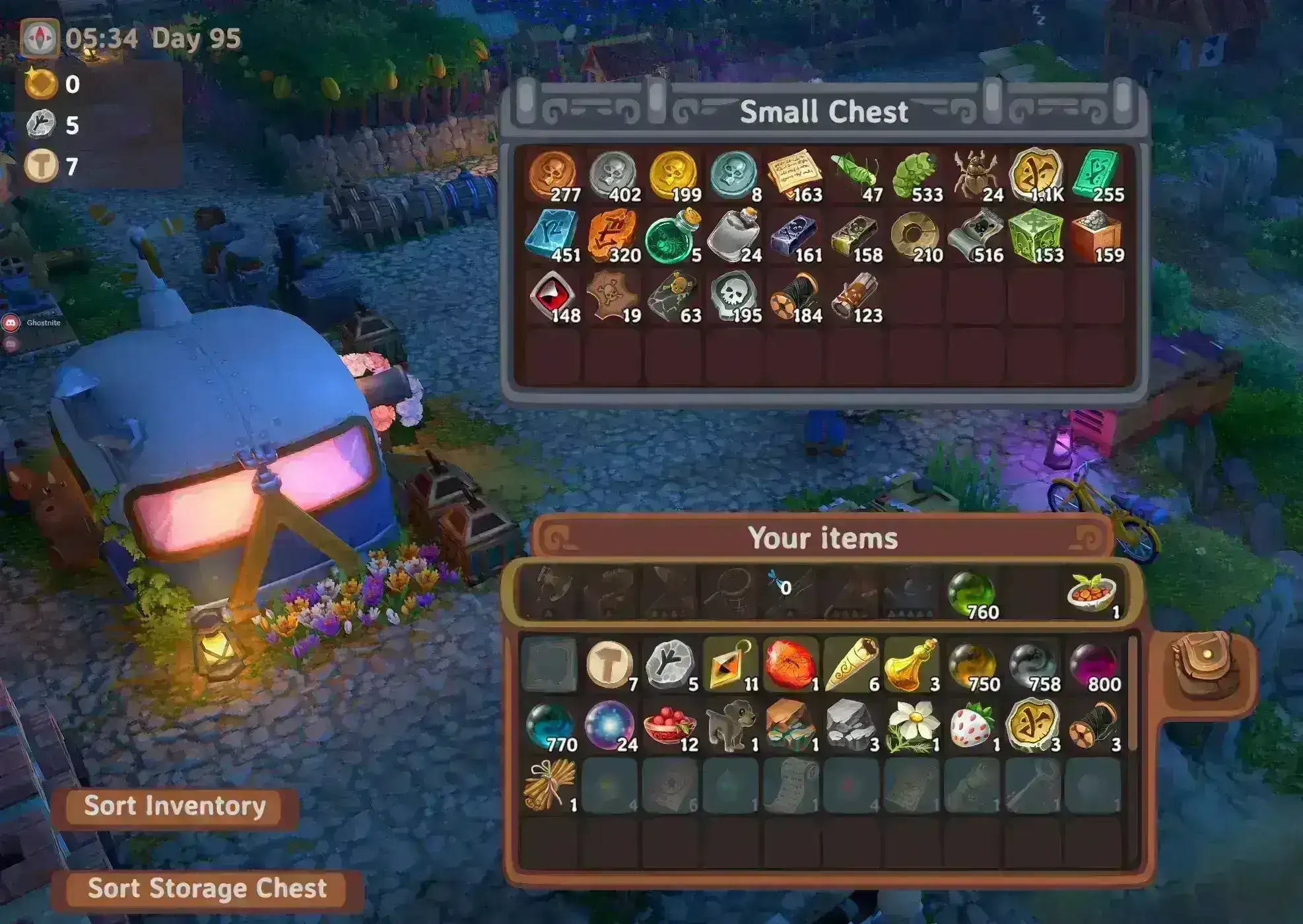This screenshot has width=1303, height=924.
Task: Choose the white skull token stack of 195
Action: coord(733,296)
